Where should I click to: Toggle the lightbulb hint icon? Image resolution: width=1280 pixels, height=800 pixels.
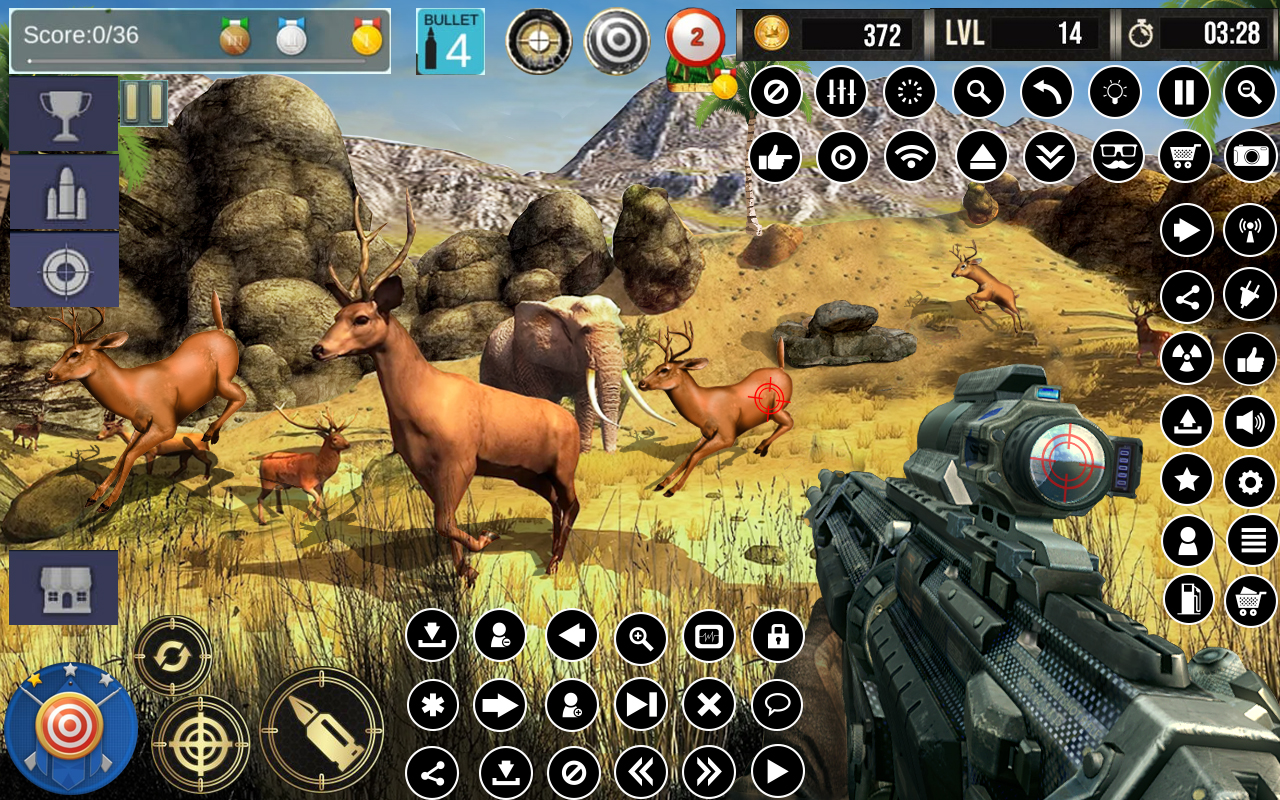(1114, 93)
